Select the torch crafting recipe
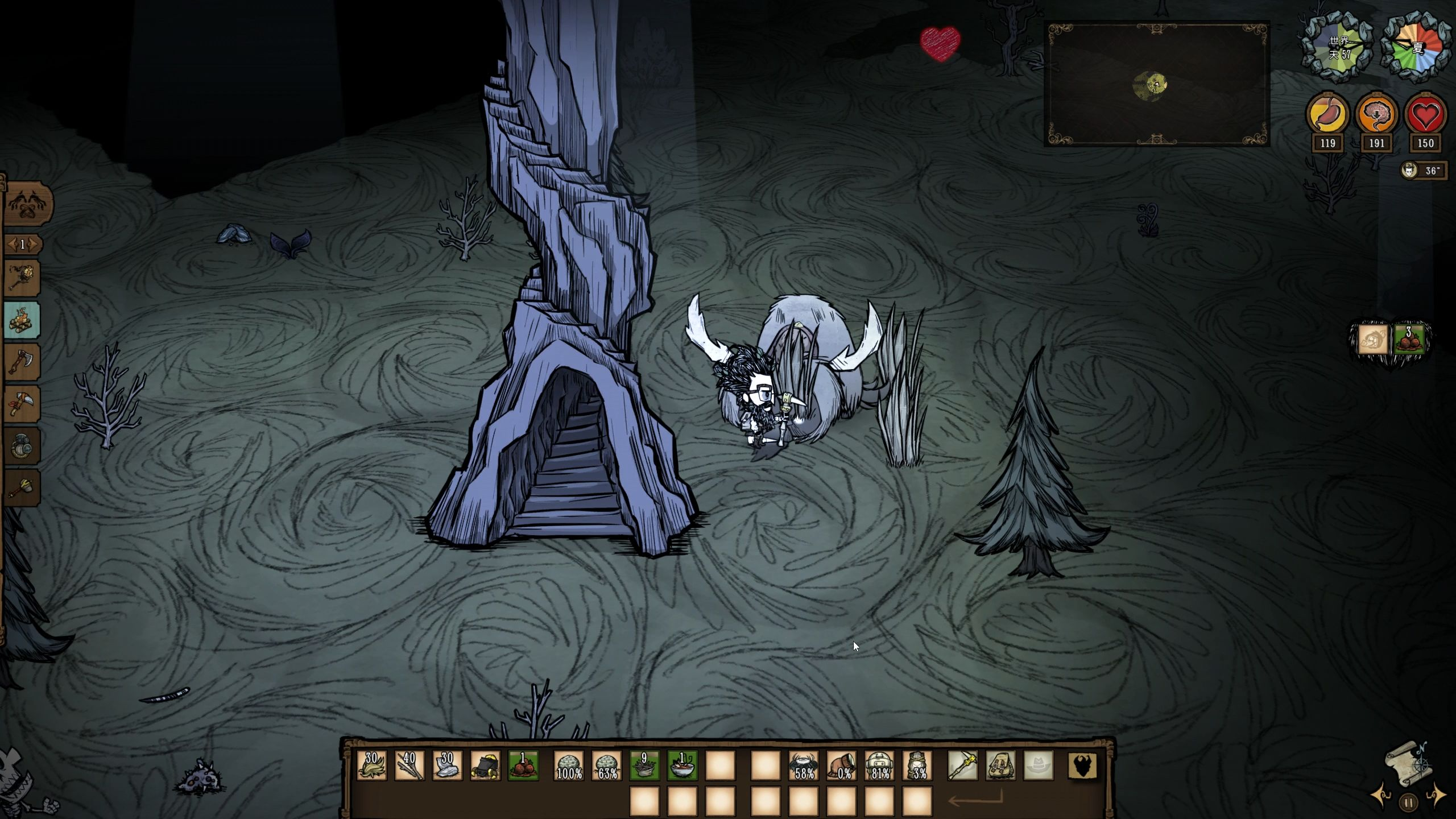 pos(23,278)
